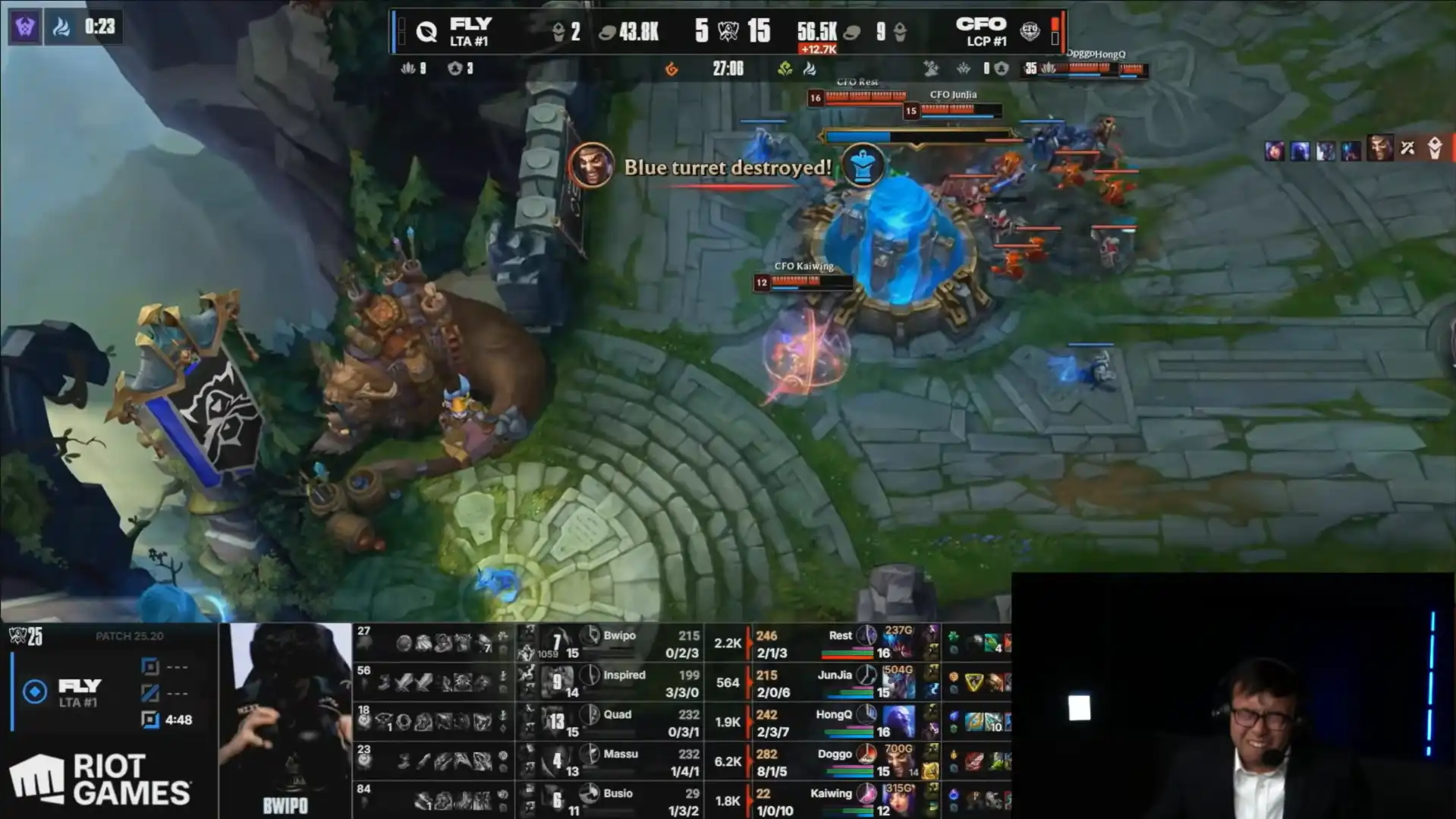
Task: Click HongQ's champion portrait
Action: tap(899, 722)
